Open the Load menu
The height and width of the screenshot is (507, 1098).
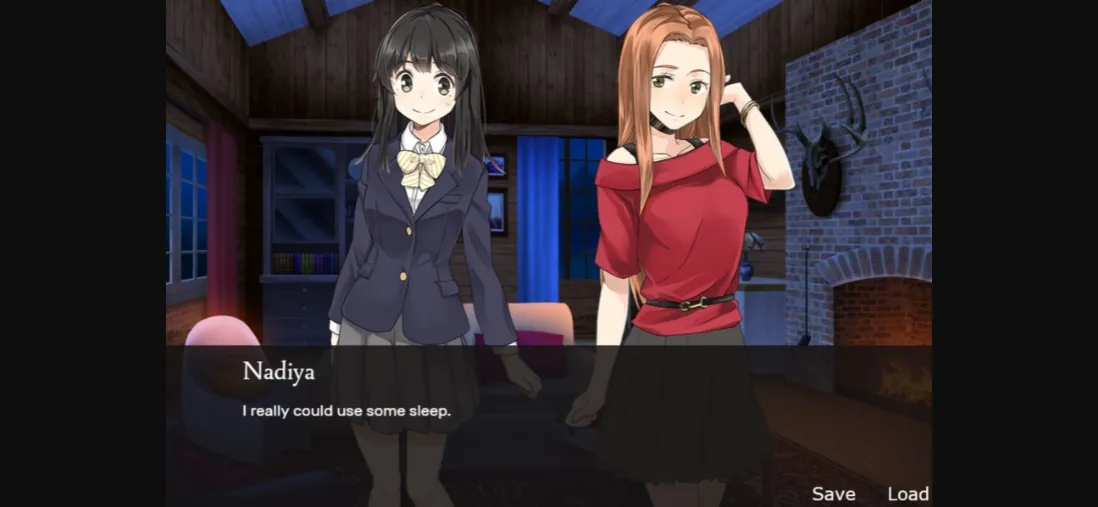(908, 494)
